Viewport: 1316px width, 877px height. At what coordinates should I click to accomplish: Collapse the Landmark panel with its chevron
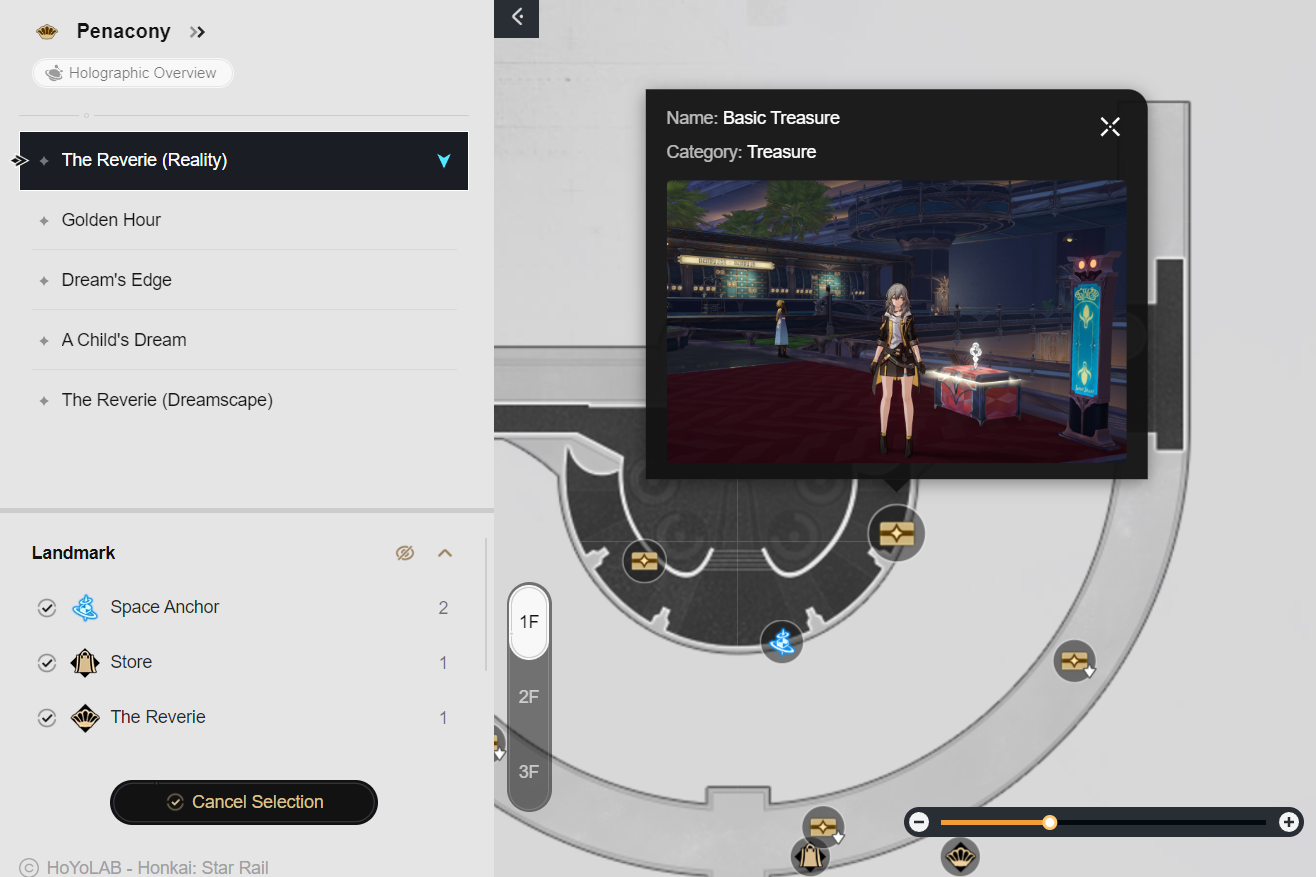tap(444, 552)
